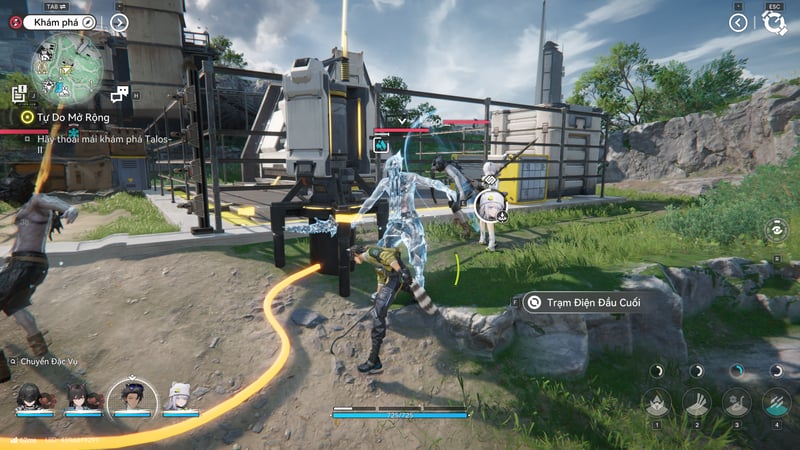Click the back-arrow circle in the top right
Screen dimensions: 800x450
click(x=738, y=23)
